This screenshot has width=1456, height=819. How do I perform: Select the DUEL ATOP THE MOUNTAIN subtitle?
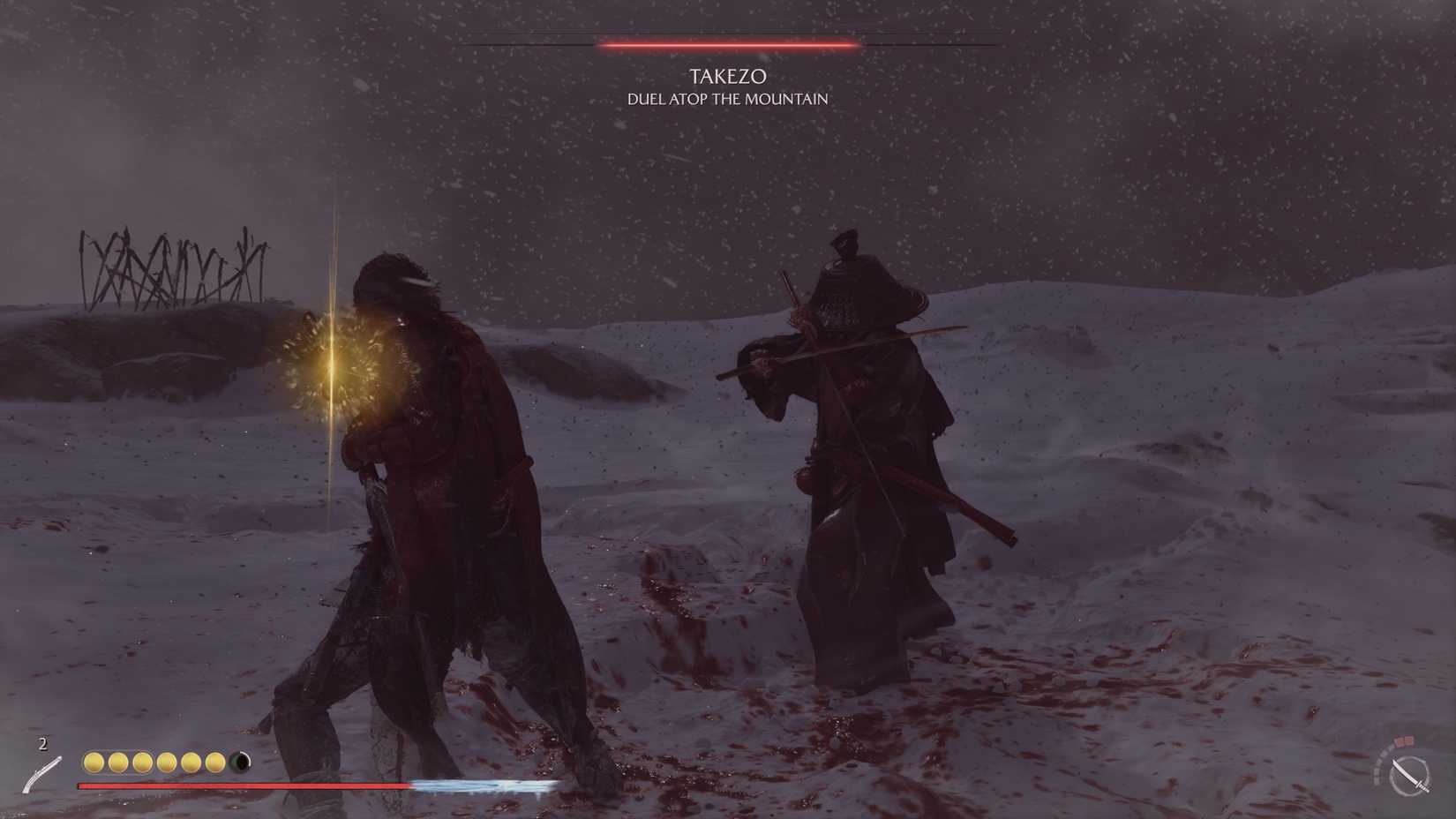(726, 100)
